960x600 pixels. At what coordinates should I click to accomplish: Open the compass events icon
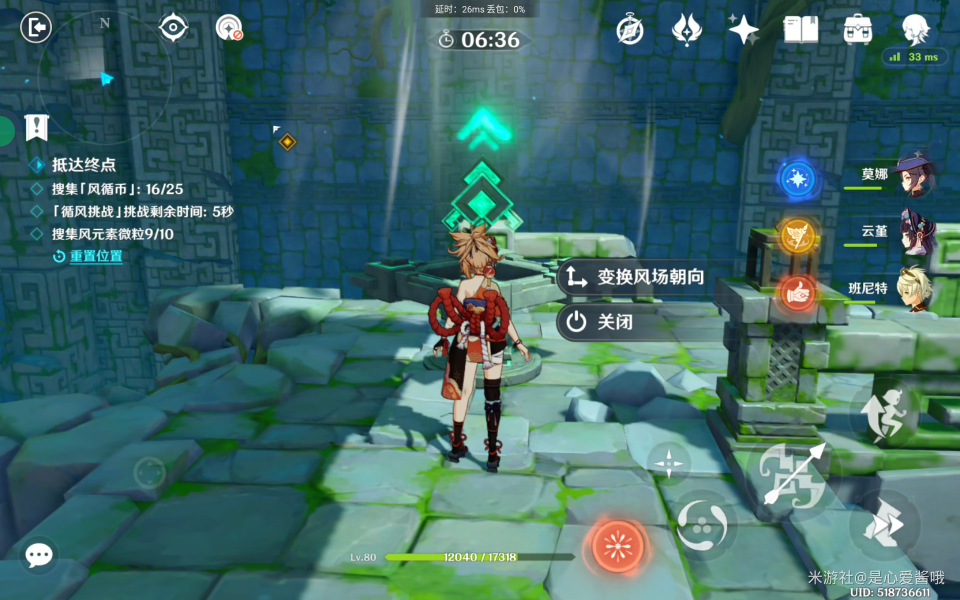630,29
